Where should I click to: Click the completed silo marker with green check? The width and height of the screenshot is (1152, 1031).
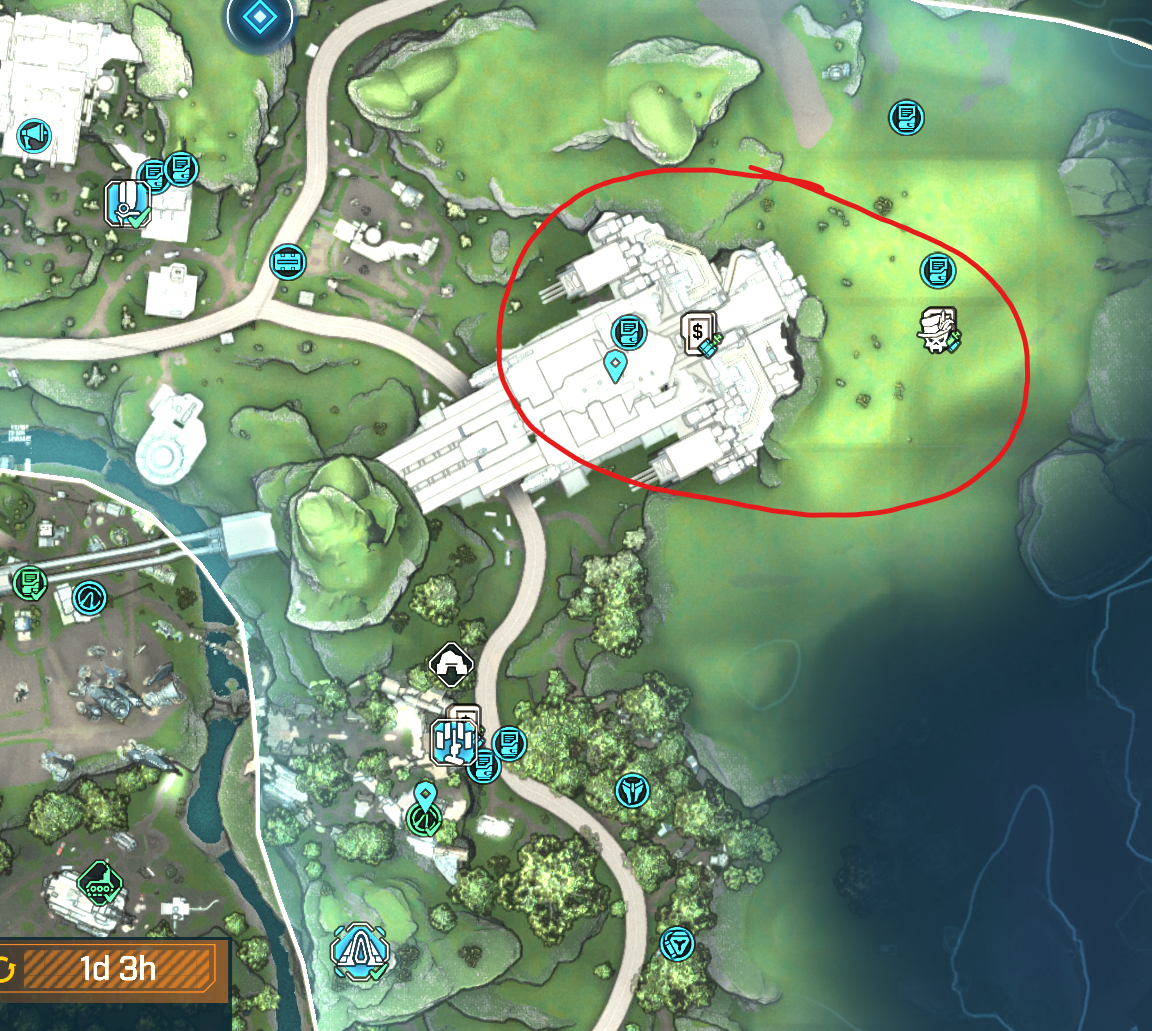coord(128,203)
